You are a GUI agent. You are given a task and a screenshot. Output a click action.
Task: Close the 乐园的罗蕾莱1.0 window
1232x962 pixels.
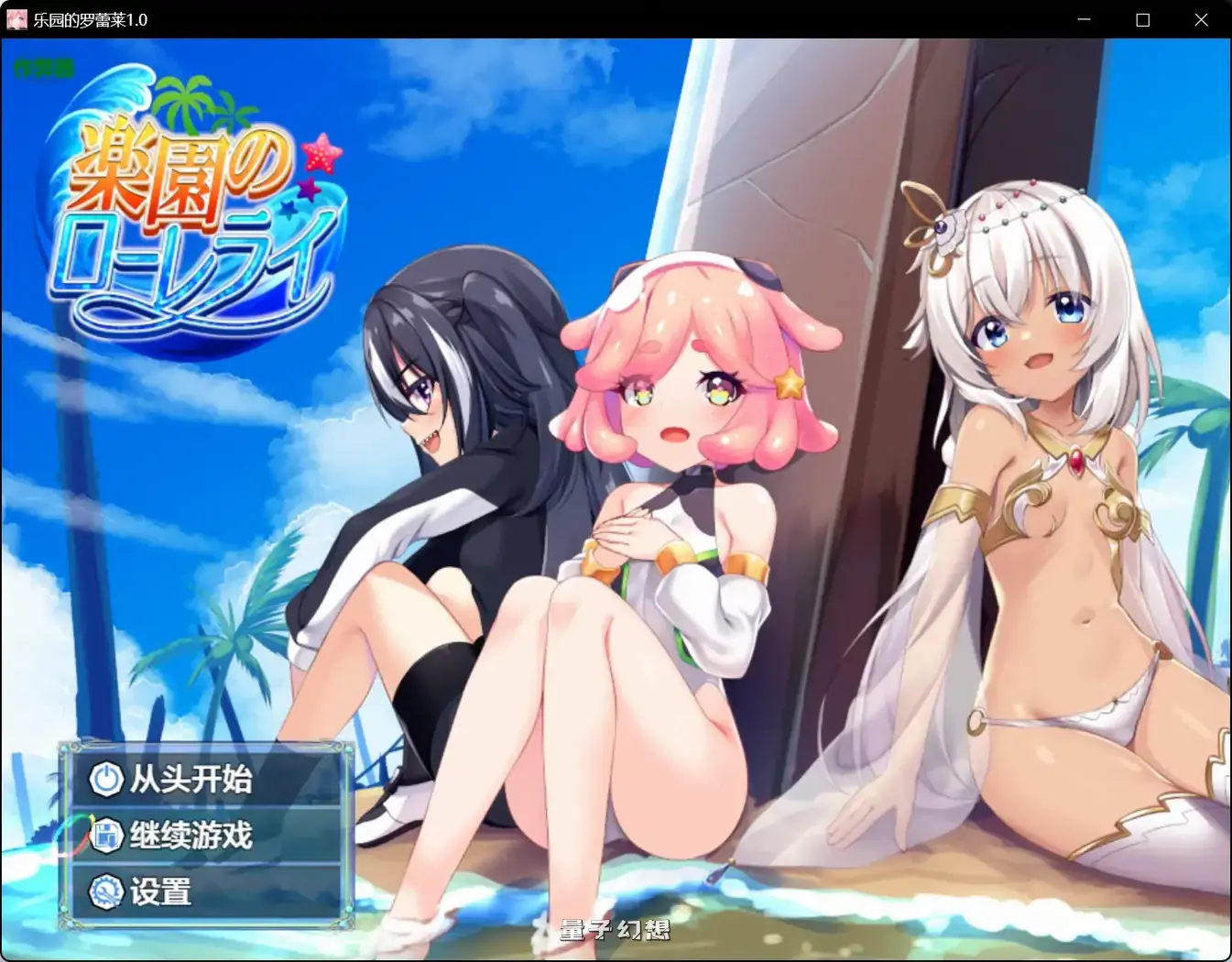tap(1201, 19)
